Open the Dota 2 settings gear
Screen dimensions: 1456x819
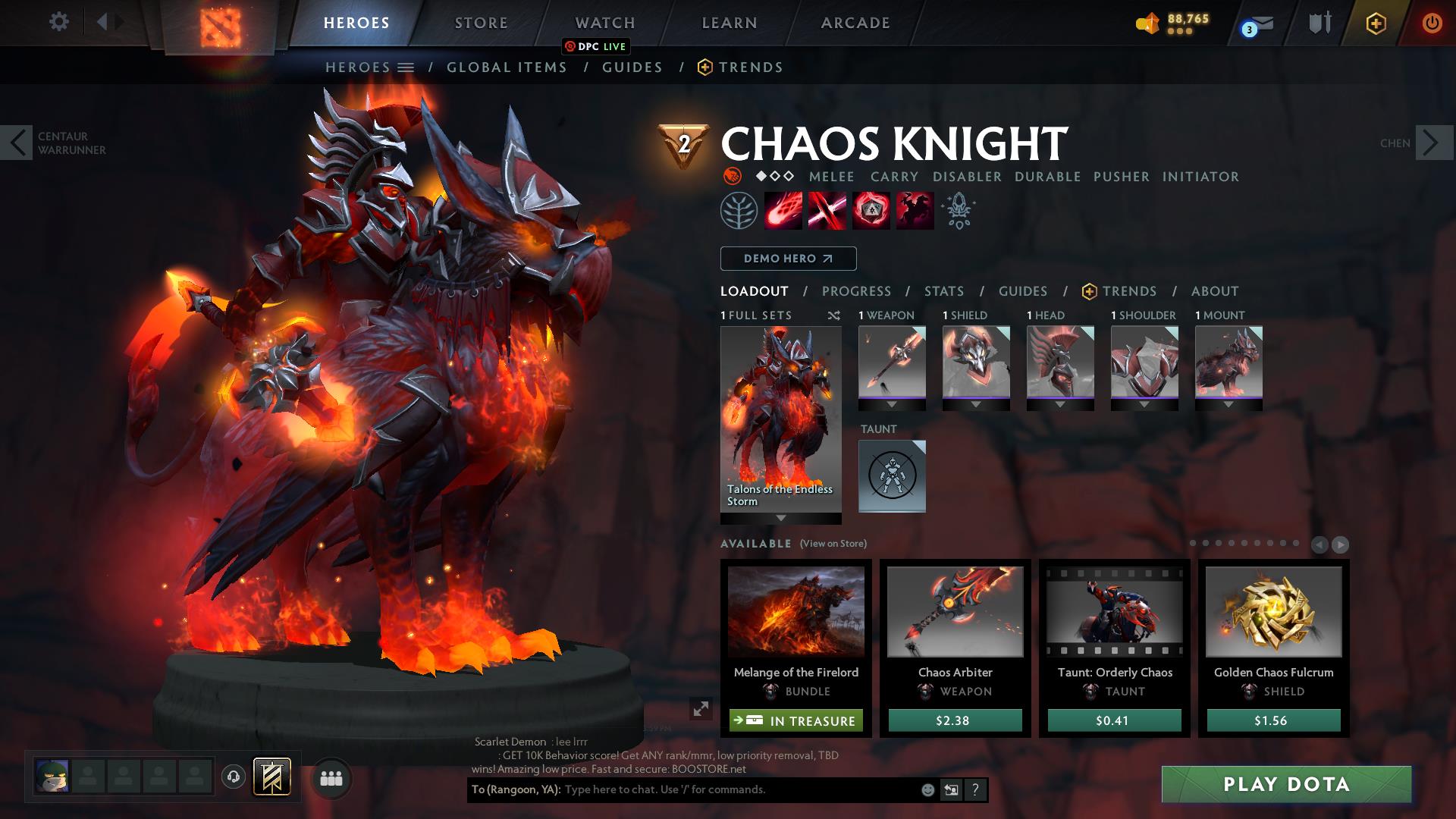(x=58, y=21)
